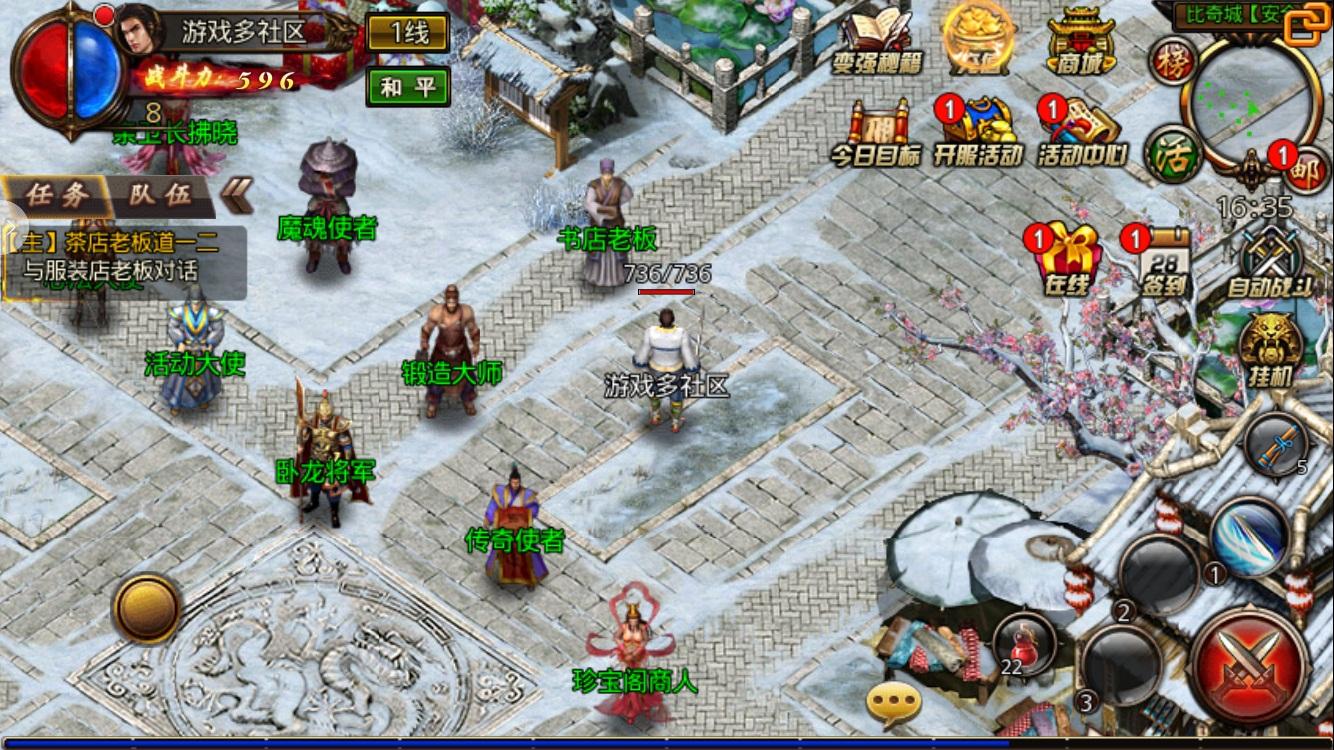Claim the 在线 online gift box

coord(1067,260)
